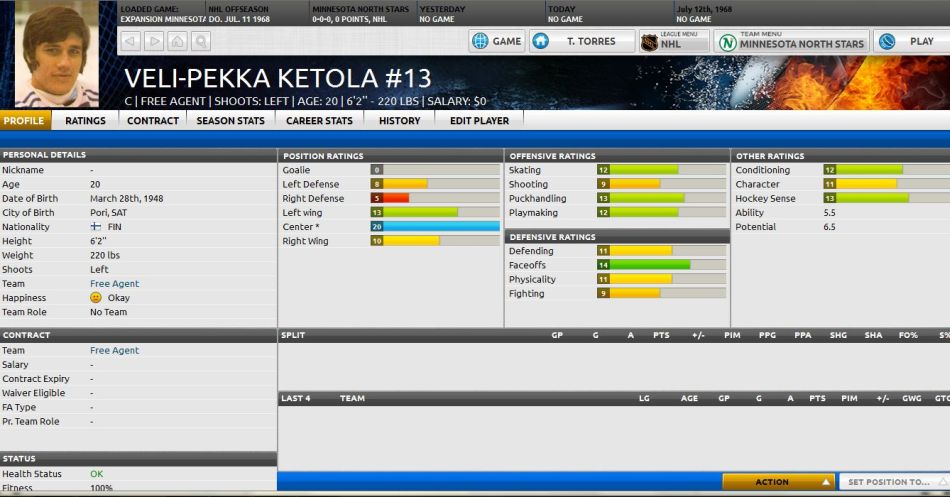Open the History tab

coord(399,120)
